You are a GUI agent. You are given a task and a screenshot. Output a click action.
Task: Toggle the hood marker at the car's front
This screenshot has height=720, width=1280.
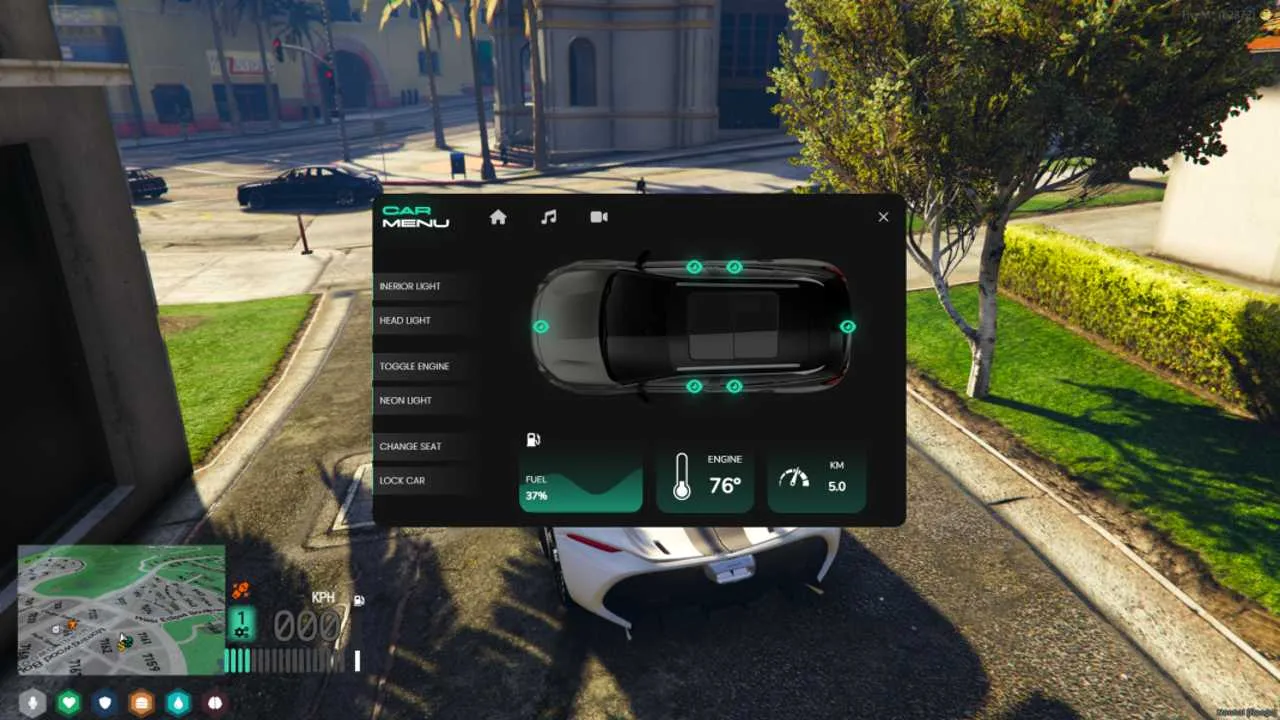point(541,326)
